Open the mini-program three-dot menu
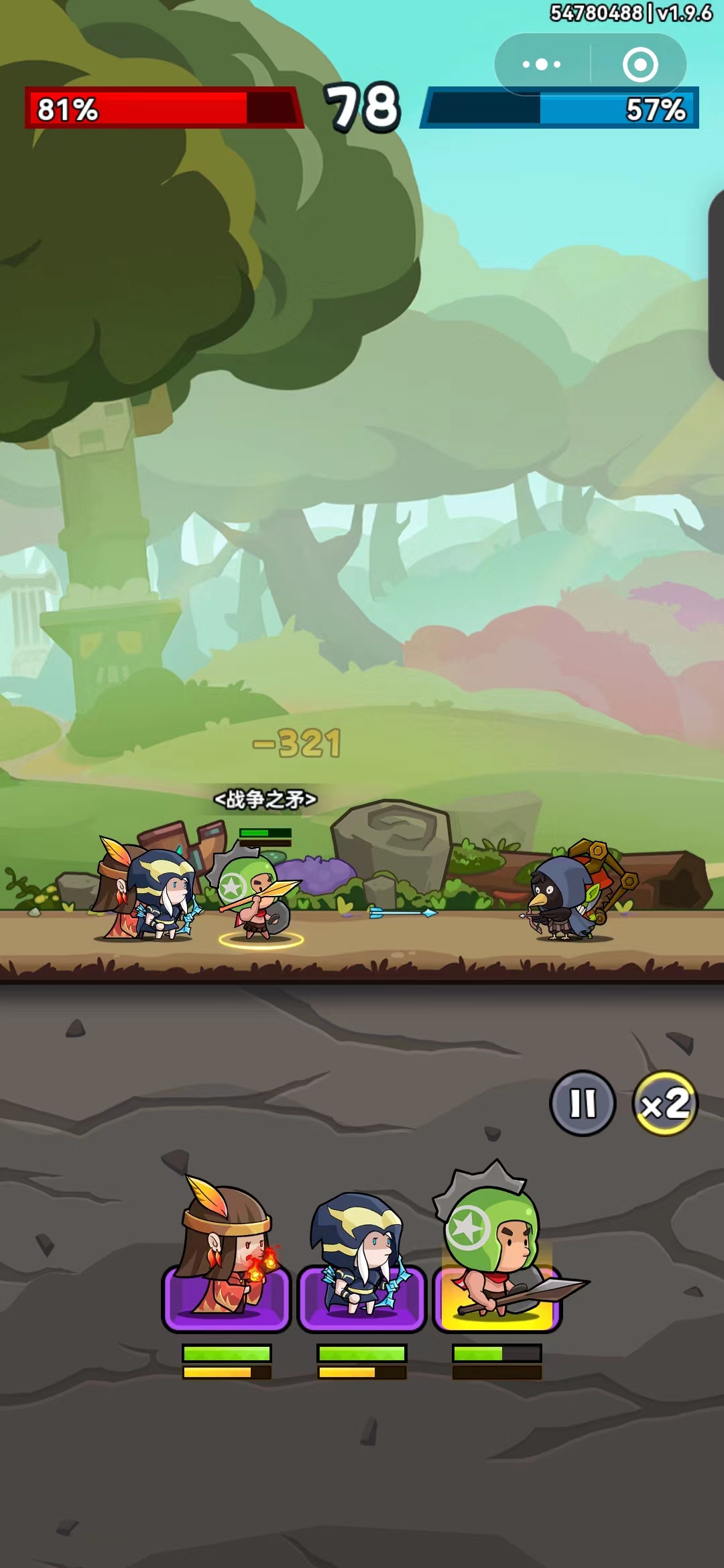 point(542,64)
